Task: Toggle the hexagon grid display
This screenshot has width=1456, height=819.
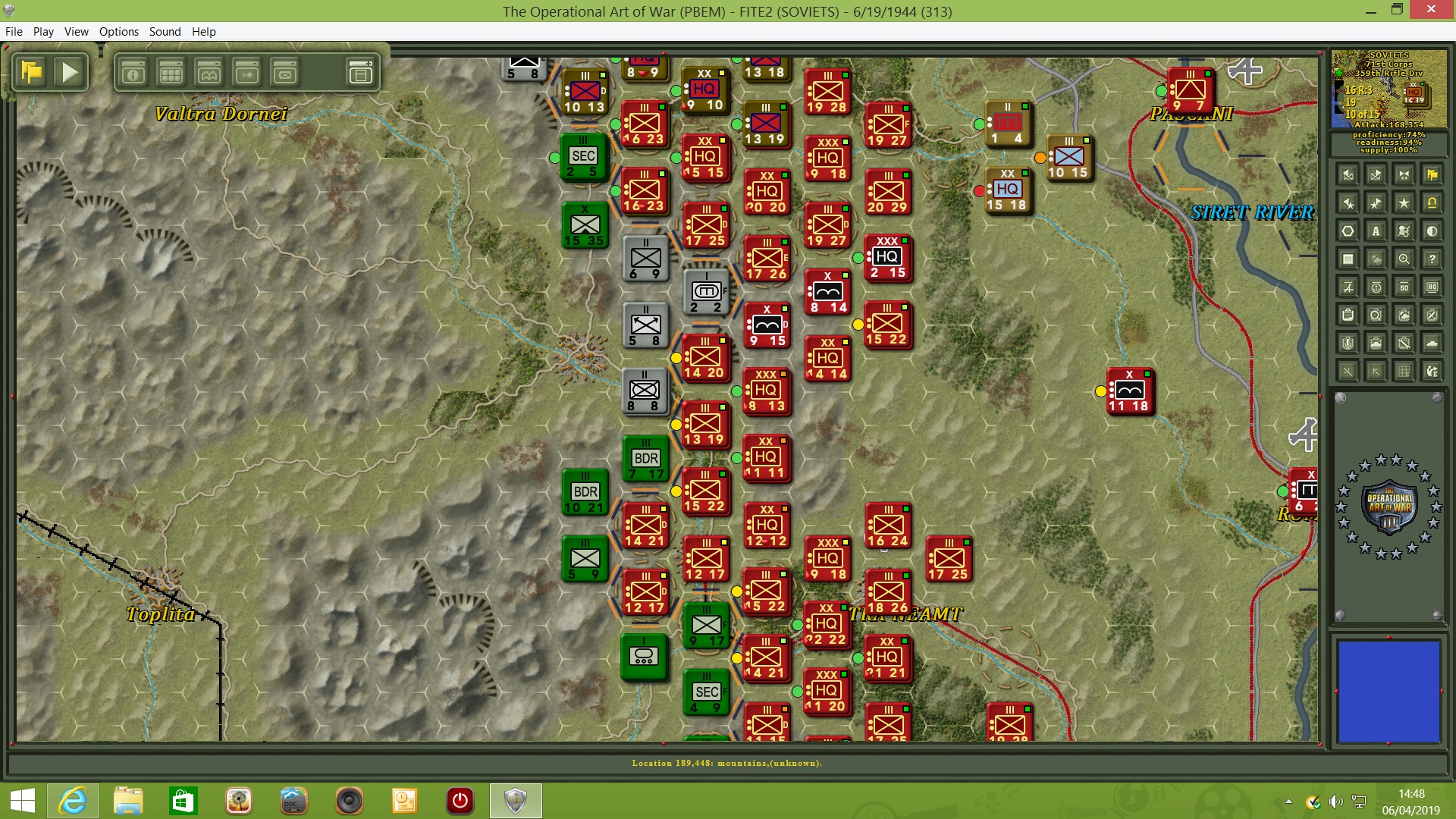Action: pos(1348,231)
